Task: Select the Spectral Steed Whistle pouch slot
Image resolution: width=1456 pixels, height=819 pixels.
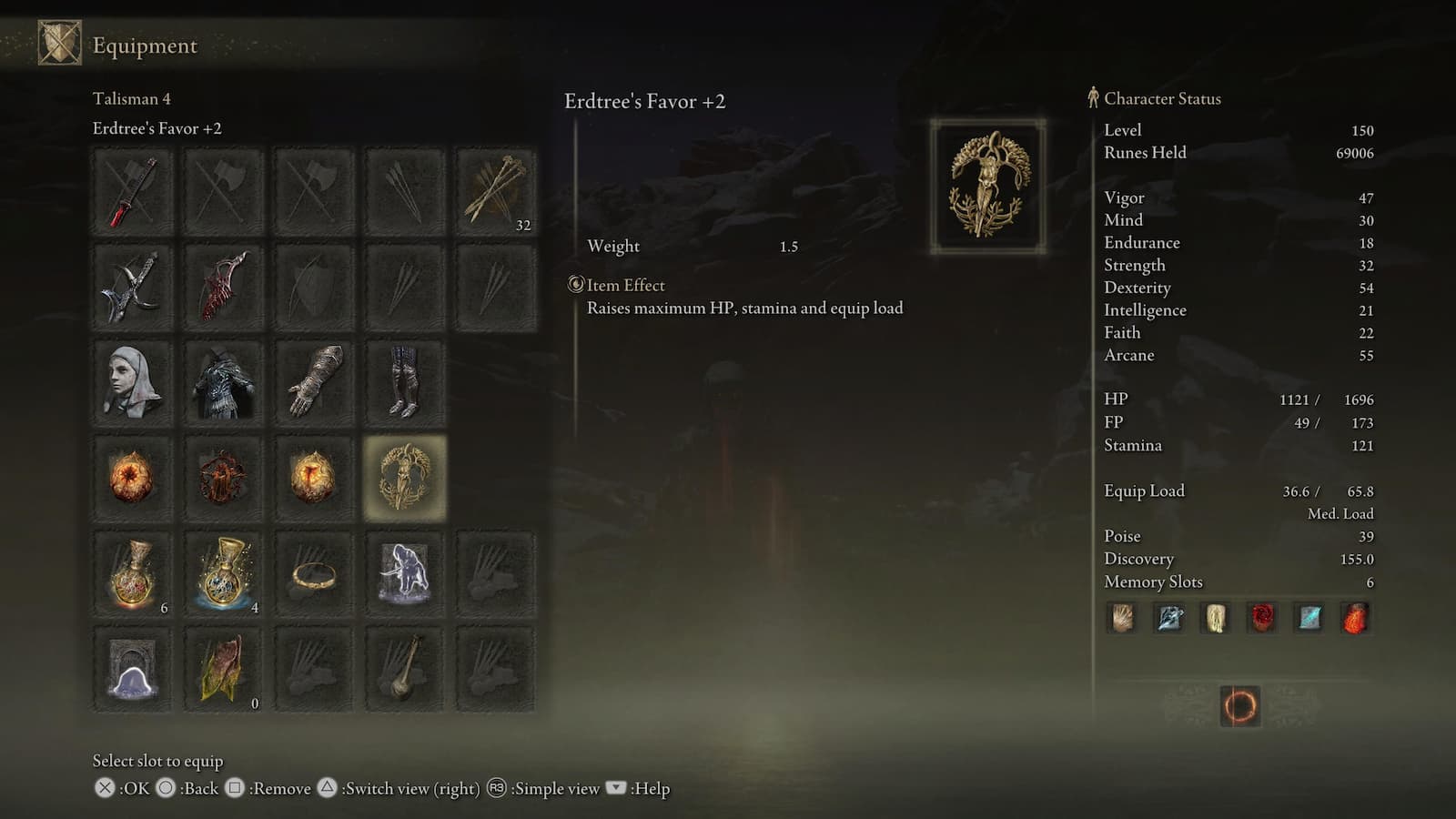Action: 405,573
